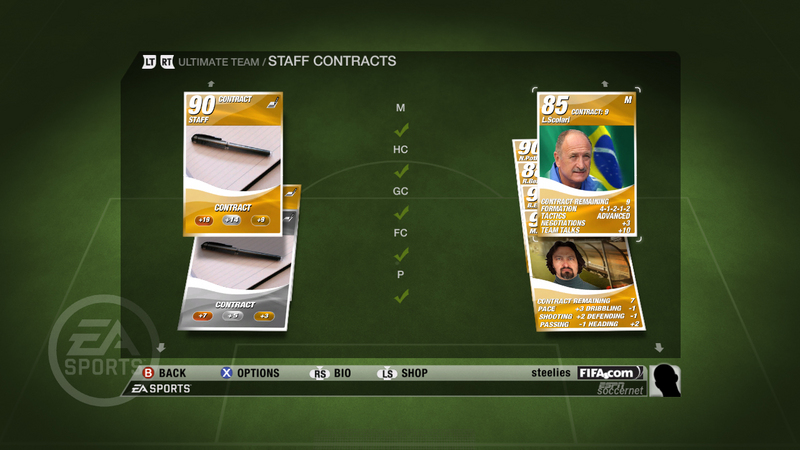
Task: Pick the bearded coach staff card
Action: pyautogui.click(x=587, y=284)
